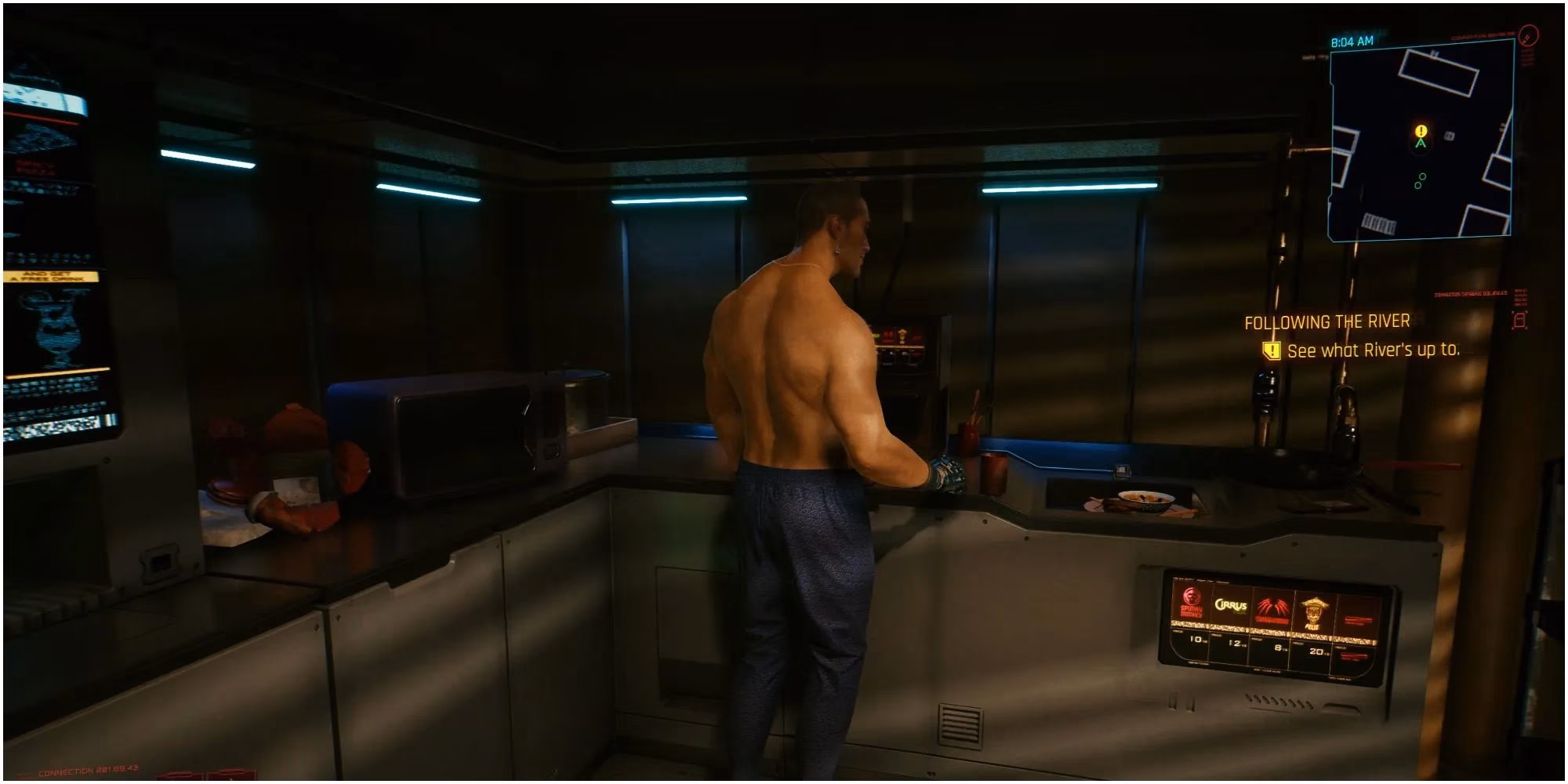Pick the red claw-wings product icon
The image size is (1568, 784).
point(1272,604)
